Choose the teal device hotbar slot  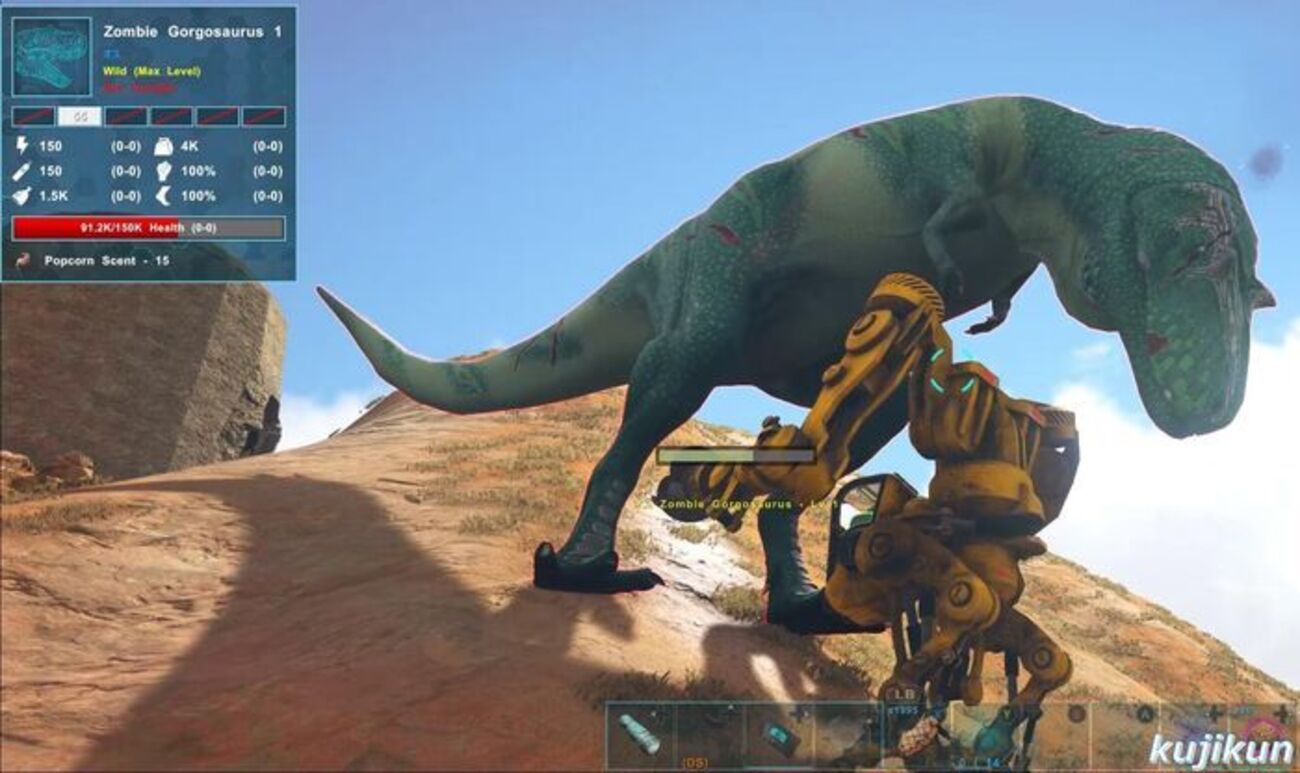tap(777, 736)
